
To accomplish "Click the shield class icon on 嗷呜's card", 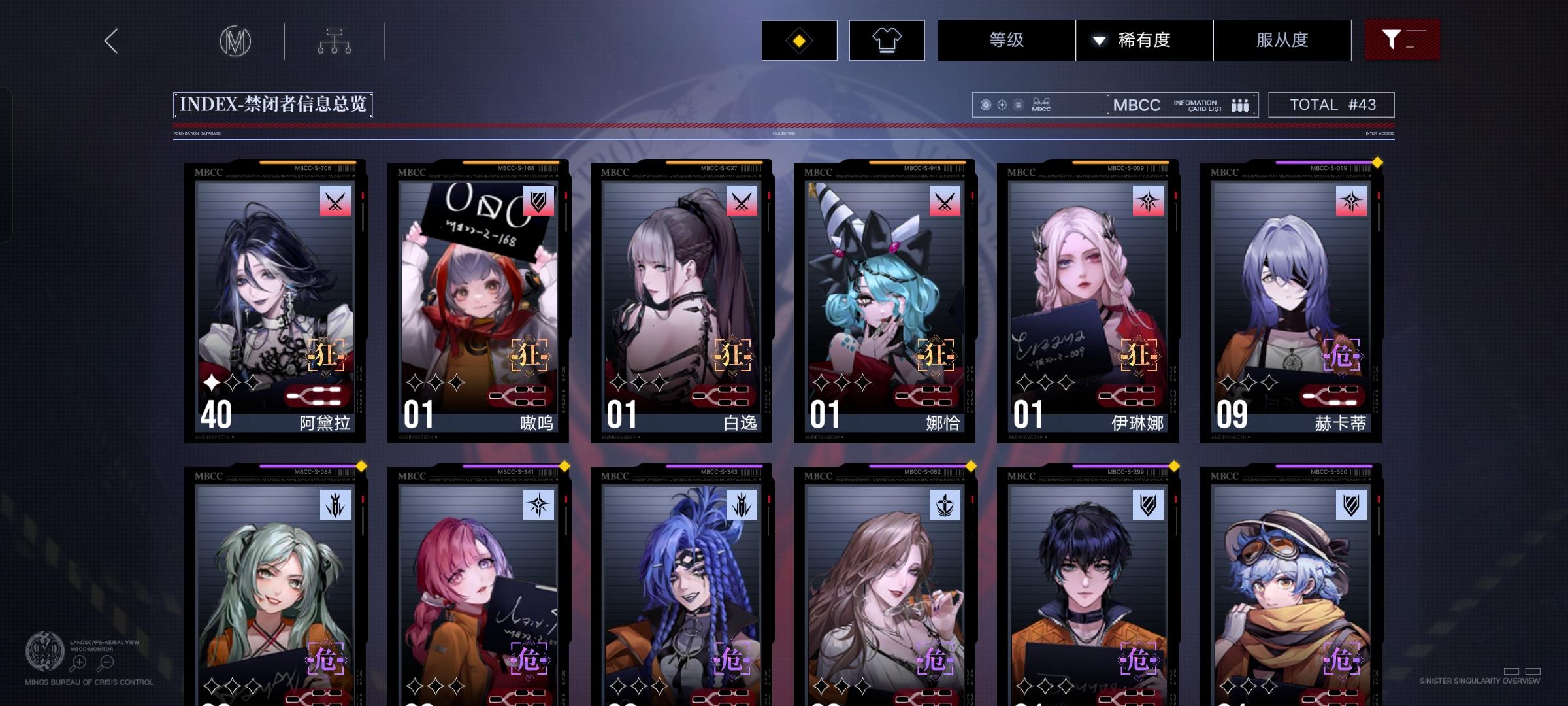I will point(538,201).
